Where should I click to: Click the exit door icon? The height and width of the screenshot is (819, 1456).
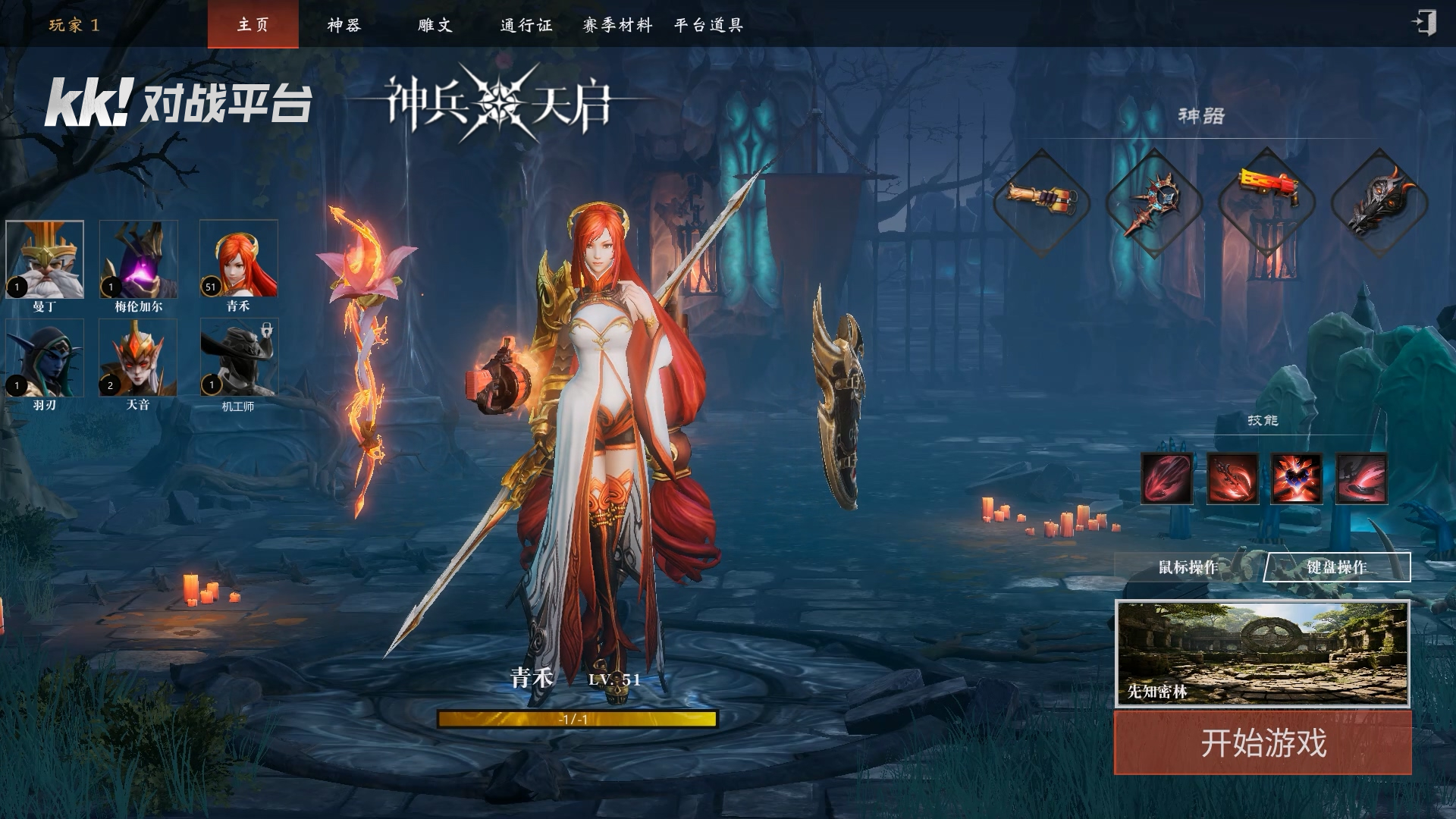click(x=1423, y=23)
